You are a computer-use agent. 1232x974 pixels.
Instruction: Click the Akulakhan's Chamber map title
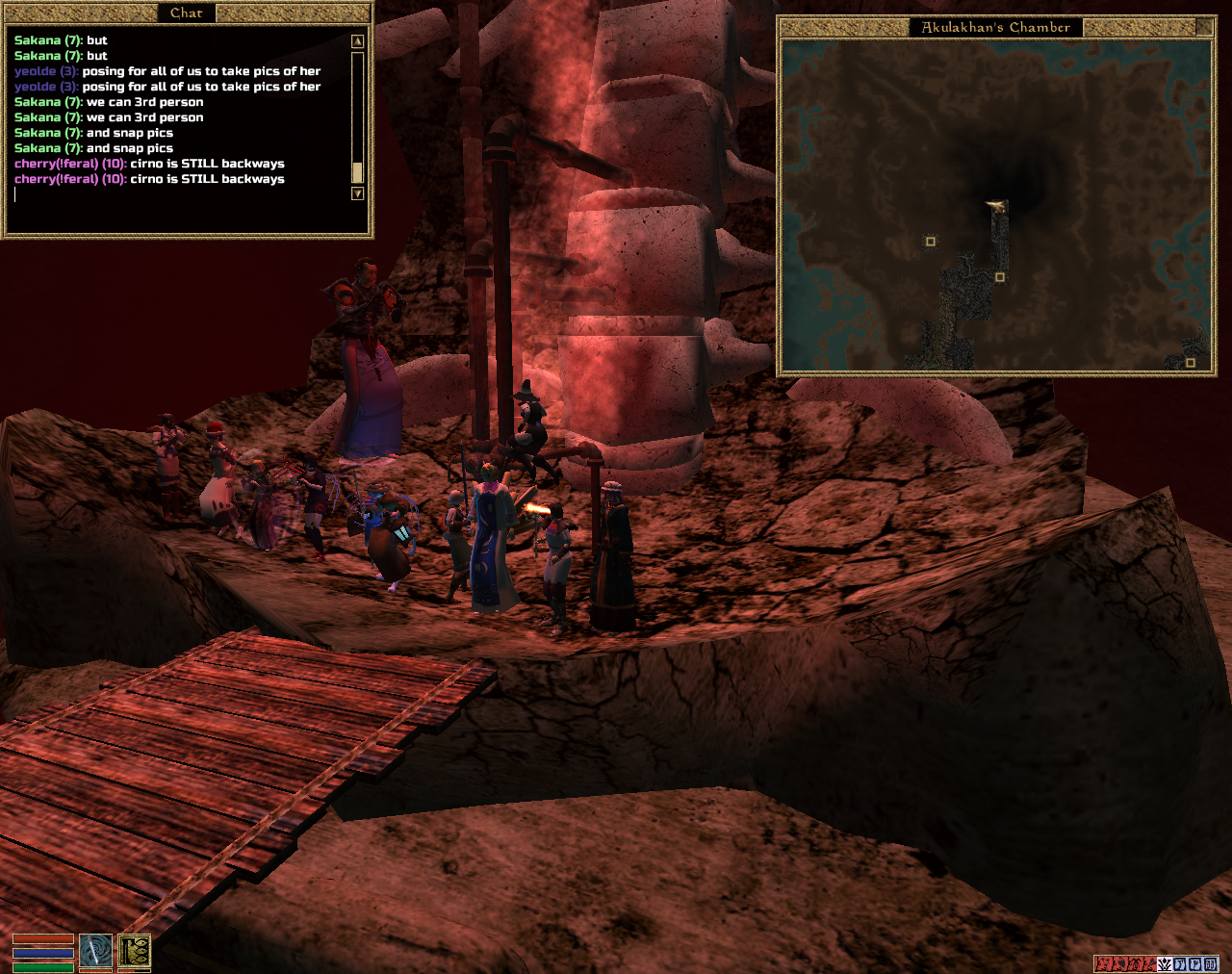click(995, 27)
